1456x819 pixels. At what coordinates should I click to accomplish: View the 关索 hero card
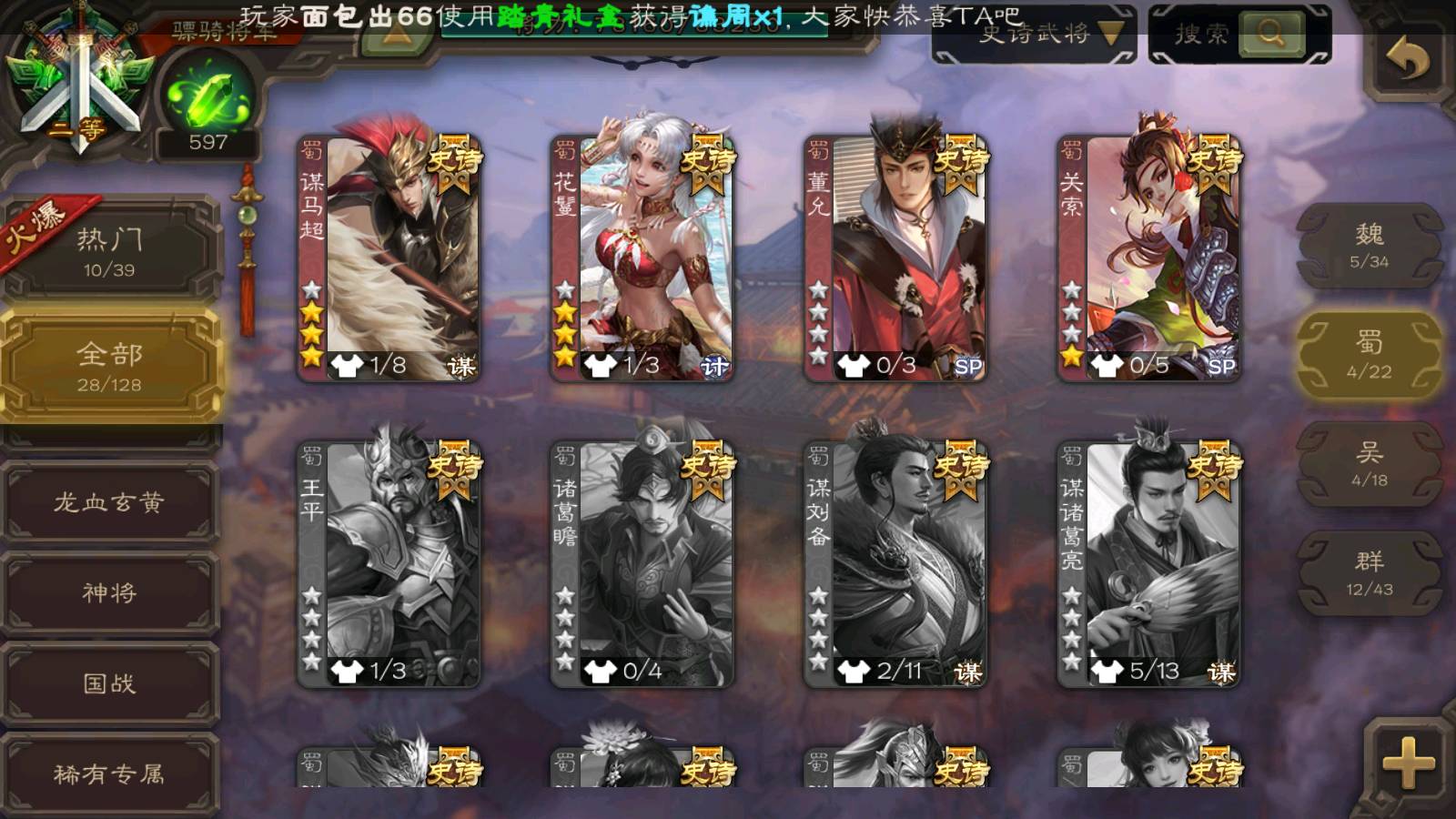[x=1148, y=258]
